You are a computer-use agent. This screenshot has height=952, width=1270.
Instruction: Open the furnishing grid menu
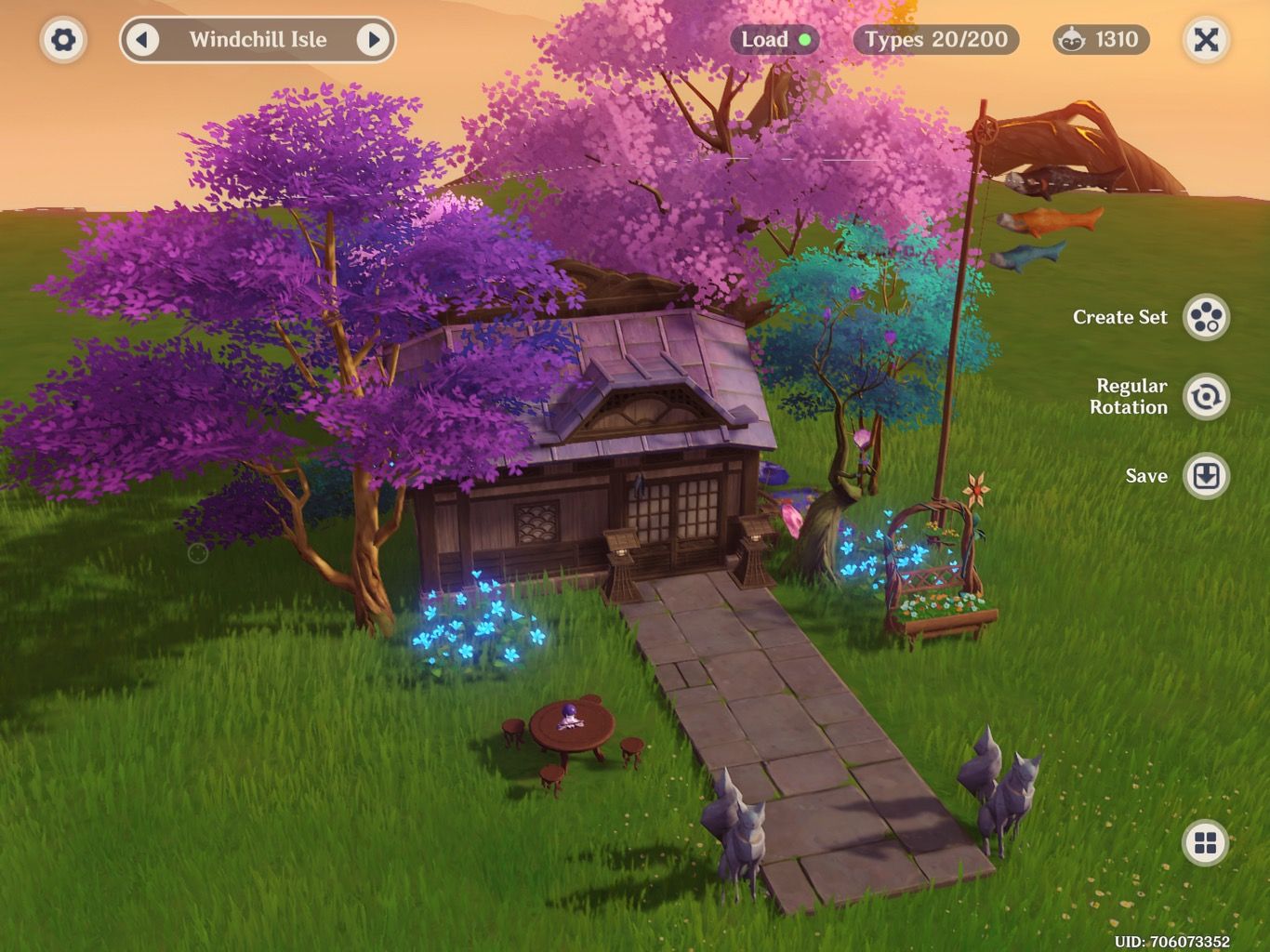(1206, 843)
